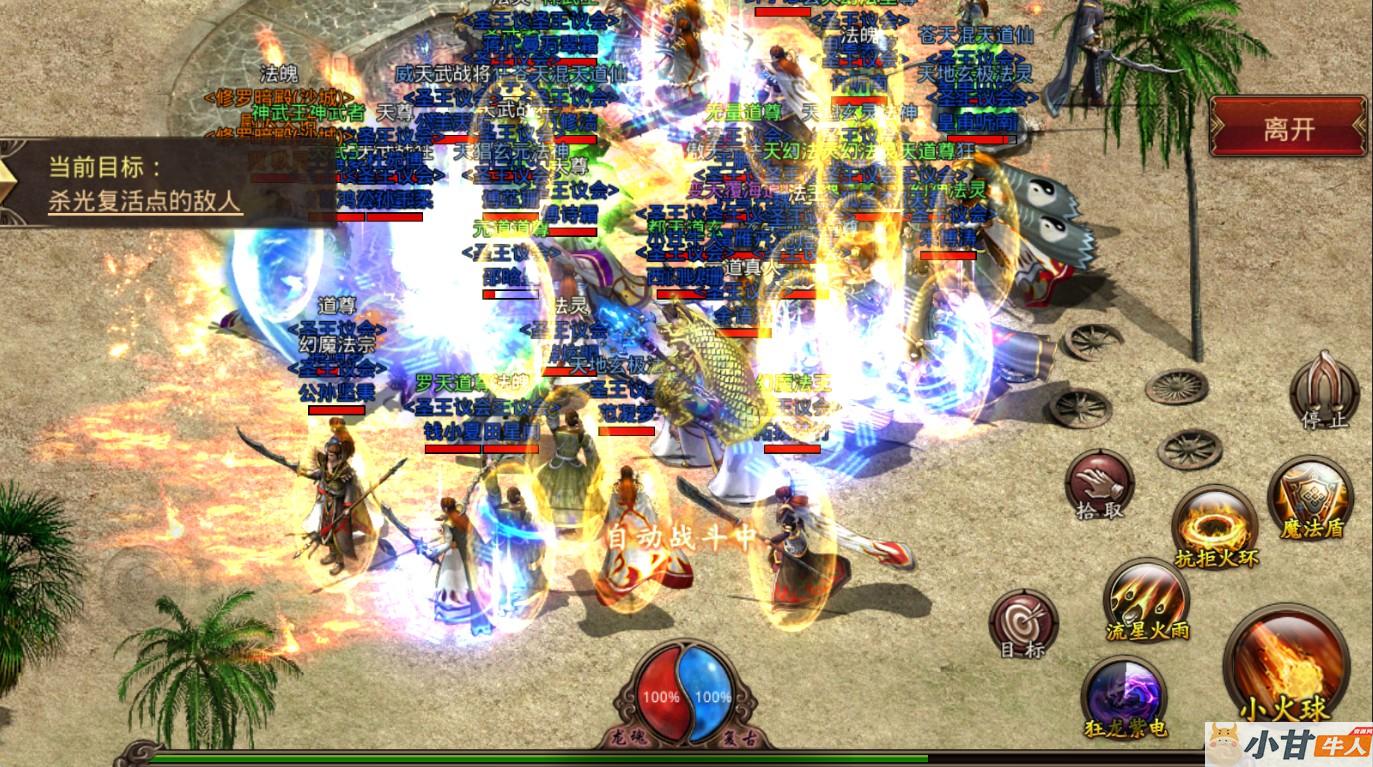This screenshot has width=1373, height=767.
Task: Activate the 狂龙紫电 purple lightning skill
Action: [x=1125, y=694]
